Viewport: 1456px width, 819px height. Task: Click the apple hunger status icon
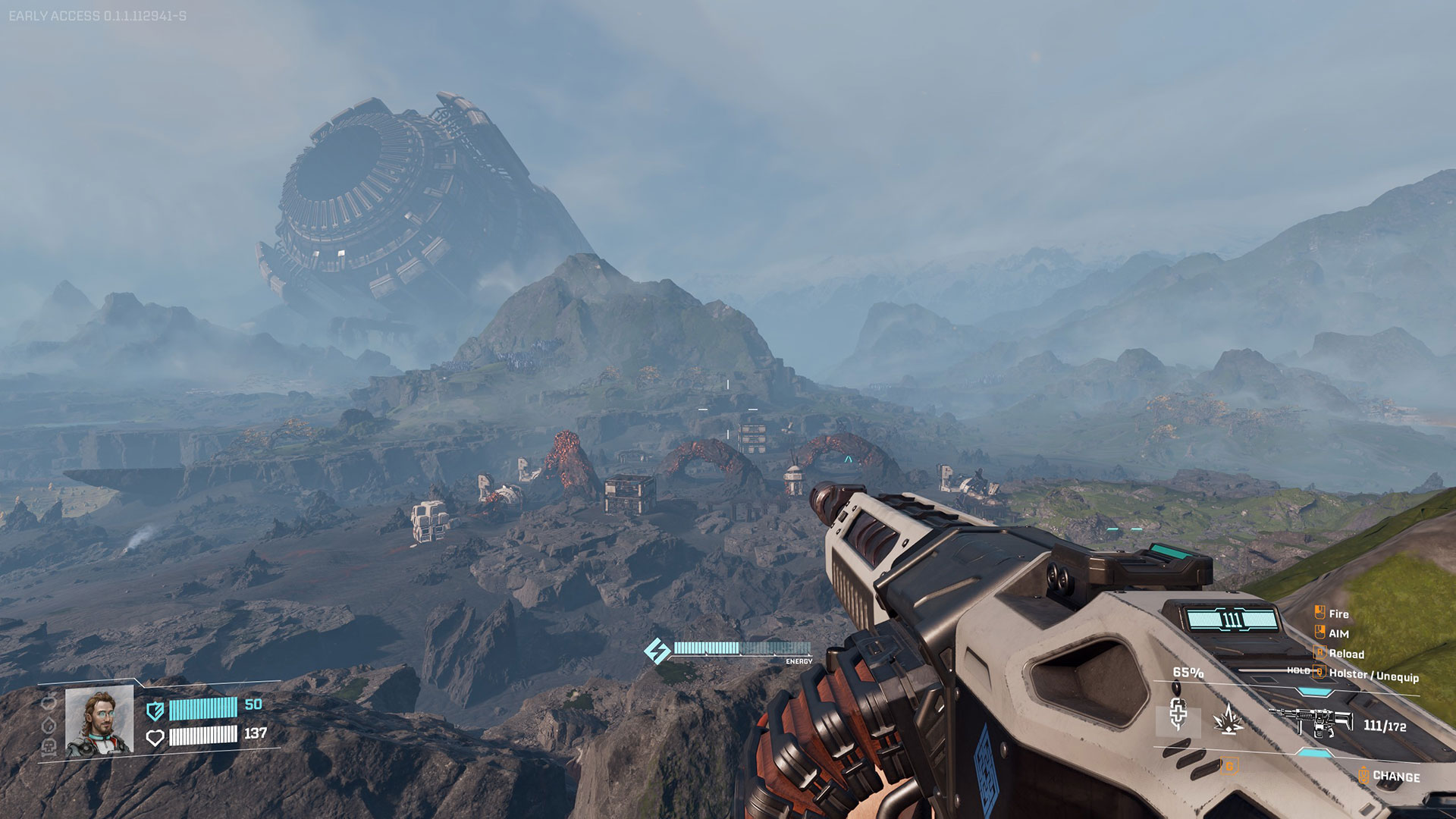click(49, 703)
